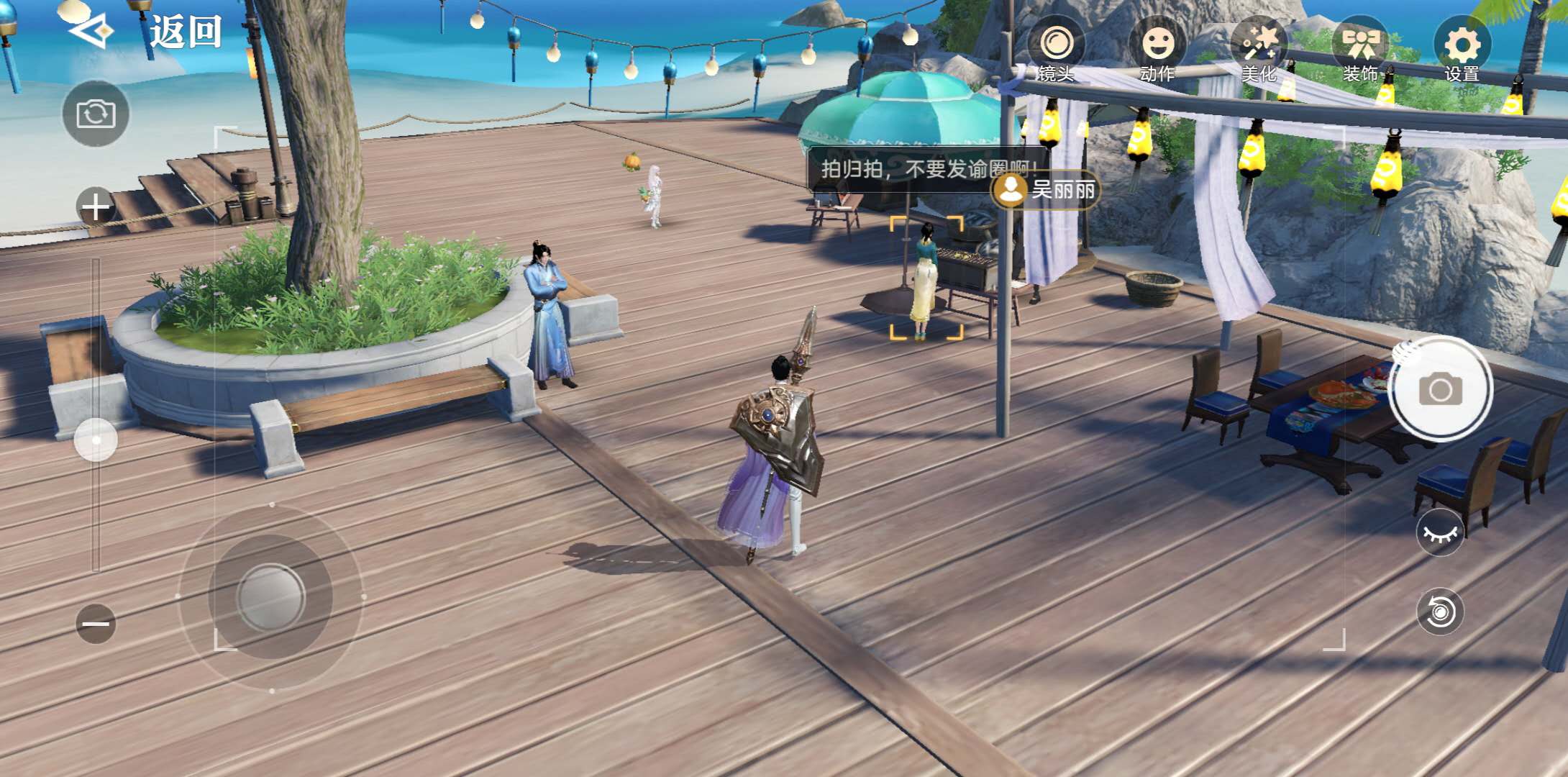Zoom out with the minus button

click(96, 623)
